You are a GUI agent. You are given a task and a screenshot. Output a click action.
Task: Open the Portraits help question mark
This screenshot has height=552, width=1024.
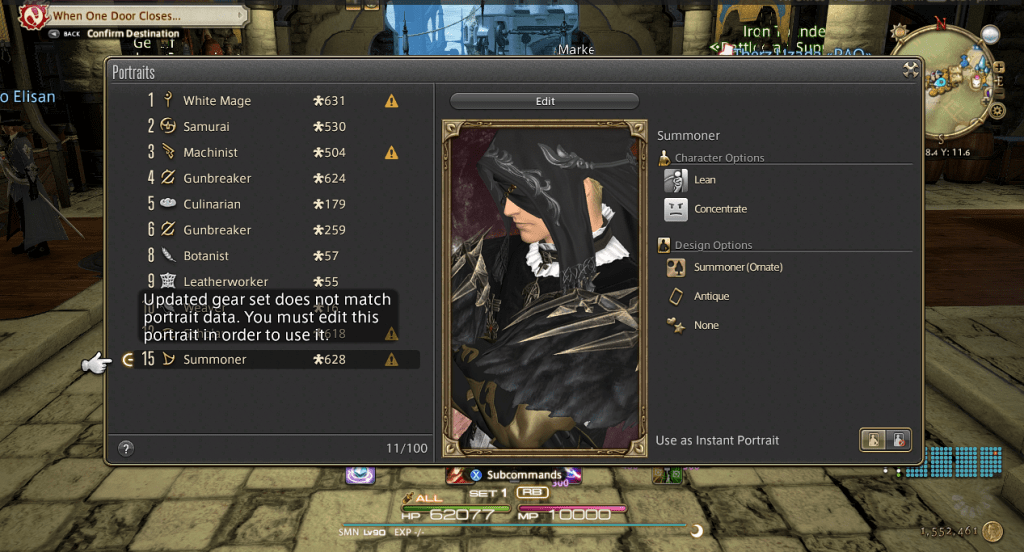coord(126,448)
